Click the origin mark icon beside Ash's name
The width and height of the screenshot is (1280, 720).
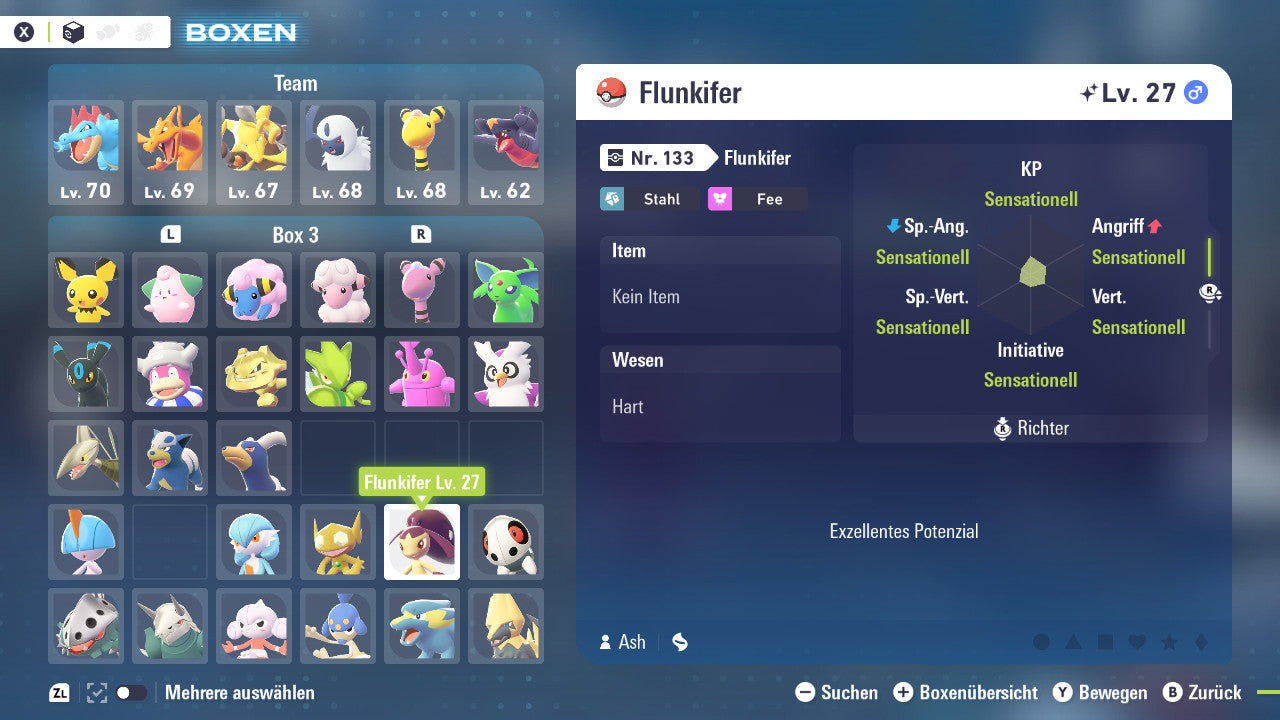pyautogui.click(x=679, y=642)
